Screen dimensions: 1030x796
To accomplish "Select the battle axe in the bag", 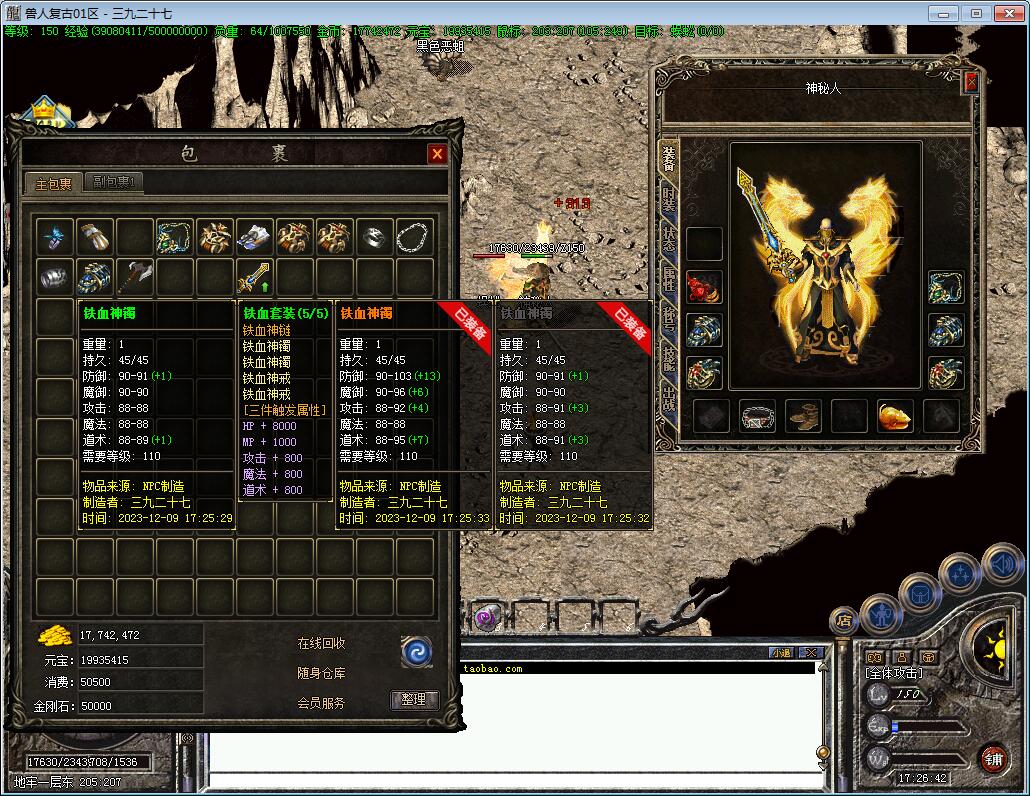I will [134, 277].
